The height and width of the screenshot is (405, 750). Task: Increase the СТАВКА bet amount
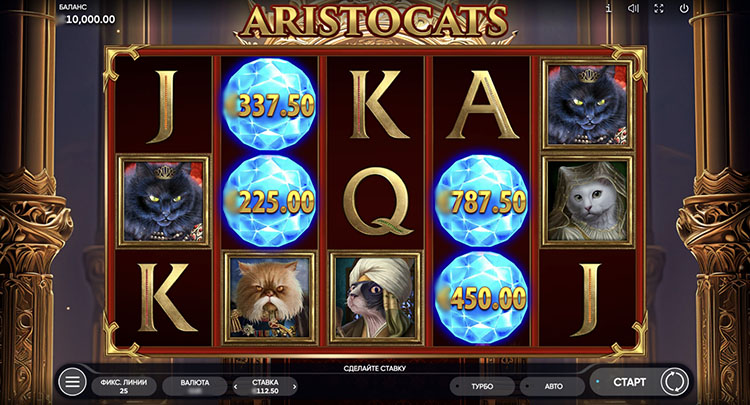click(x=295, y=386)
